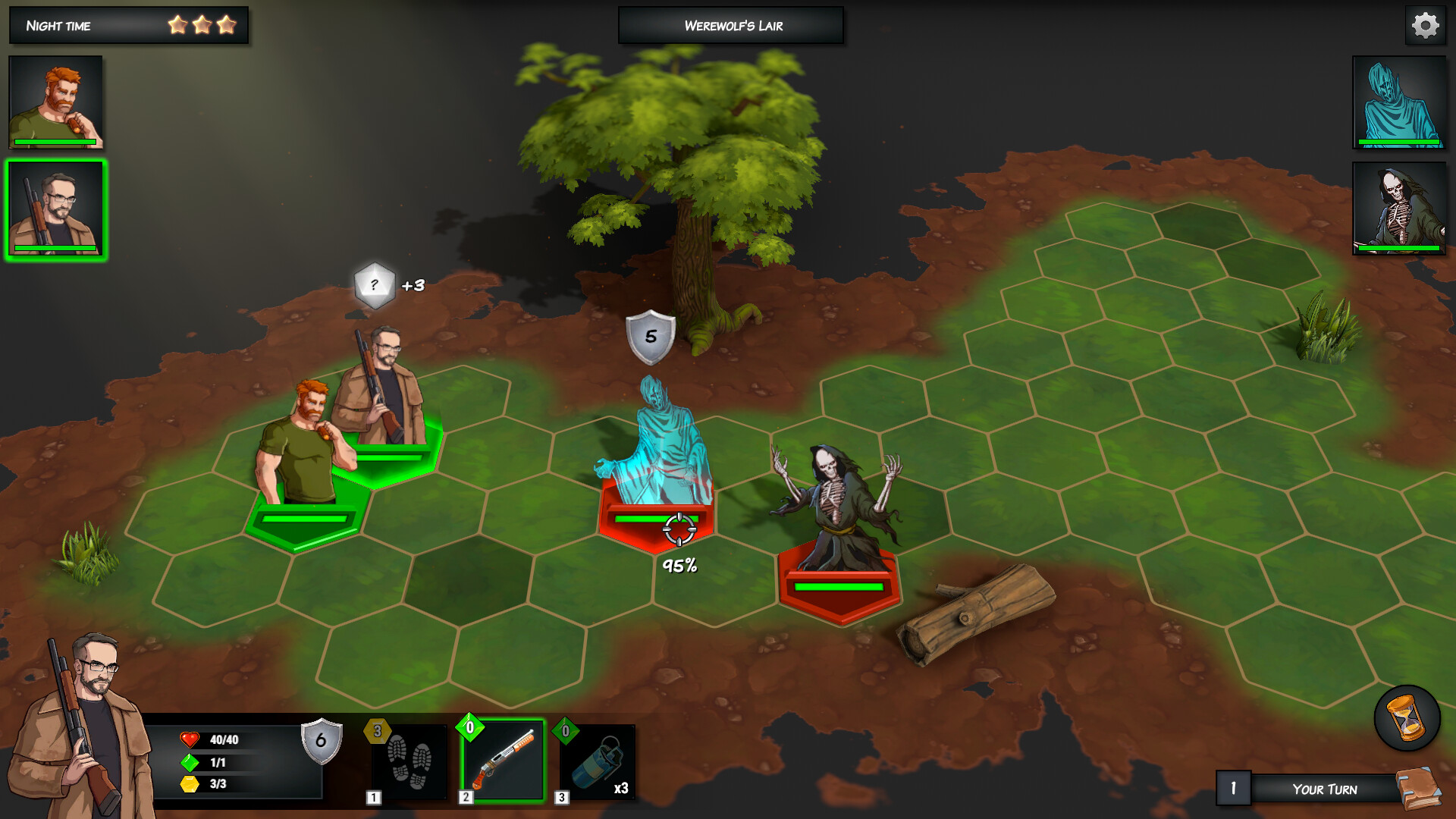
Task: Target the ghost enemy portrait top right
Action: [1399, 102]
